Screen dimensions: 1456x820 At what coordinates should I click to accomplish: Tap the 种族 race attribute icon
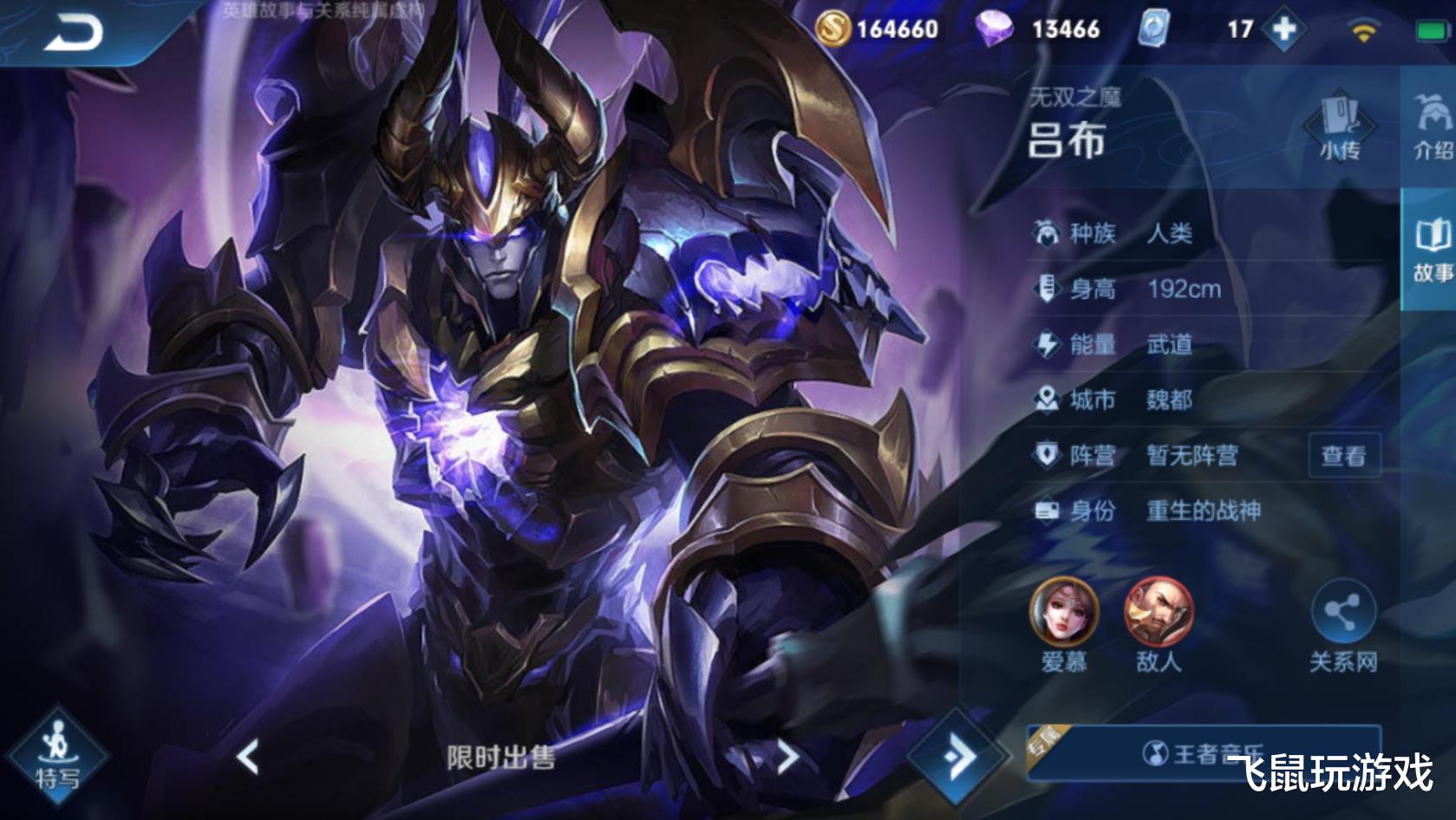point(1048,233)
